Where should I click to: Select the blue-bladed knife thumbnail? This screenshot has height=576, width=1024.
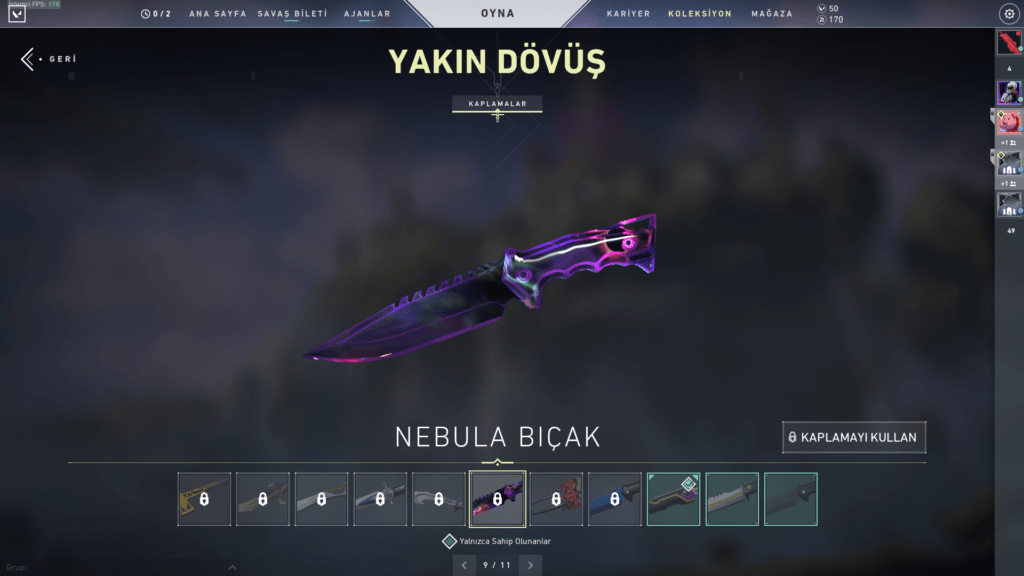pos(615,499)
